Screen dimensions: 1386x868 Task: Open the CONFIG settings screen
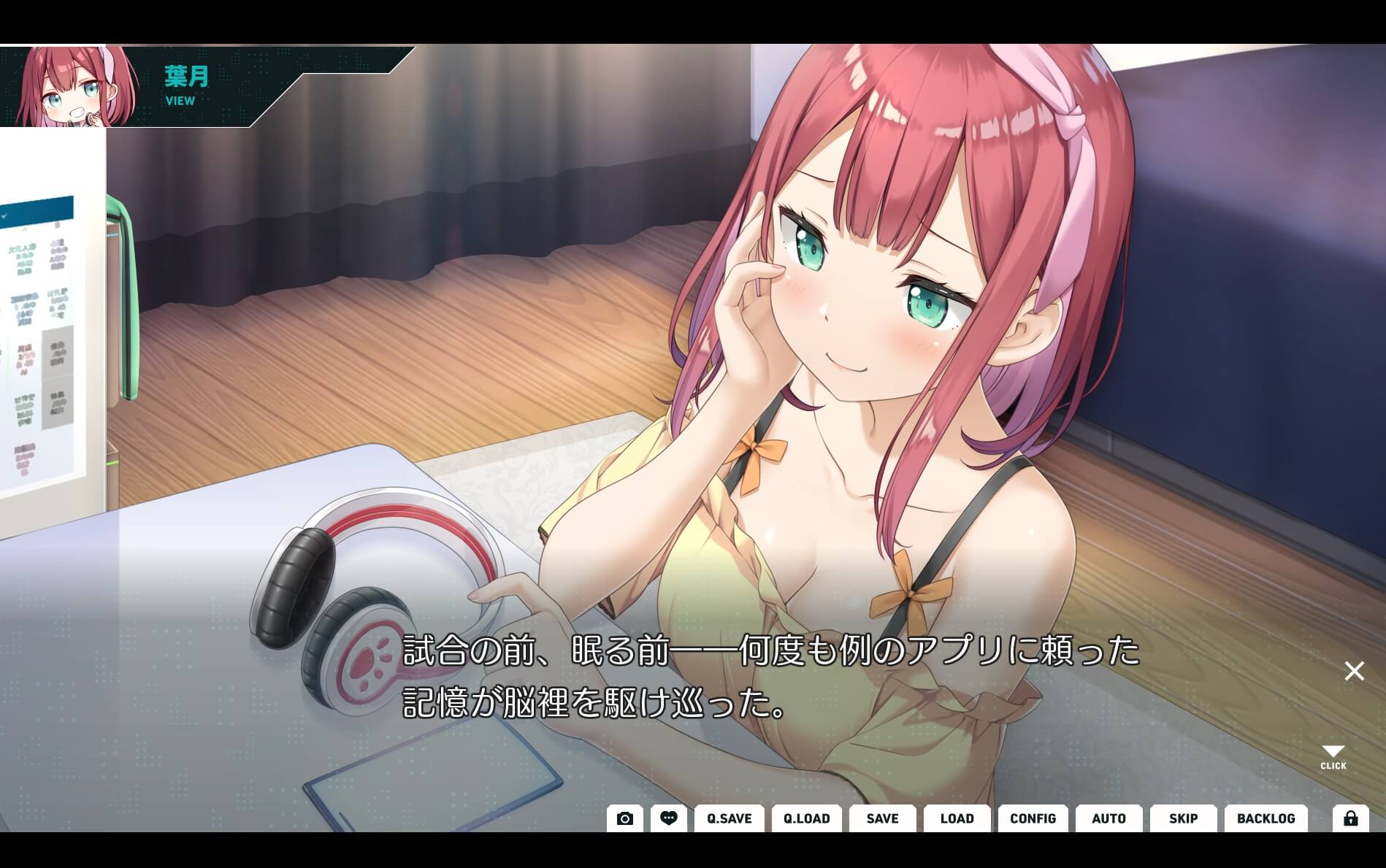point(1033,818)
